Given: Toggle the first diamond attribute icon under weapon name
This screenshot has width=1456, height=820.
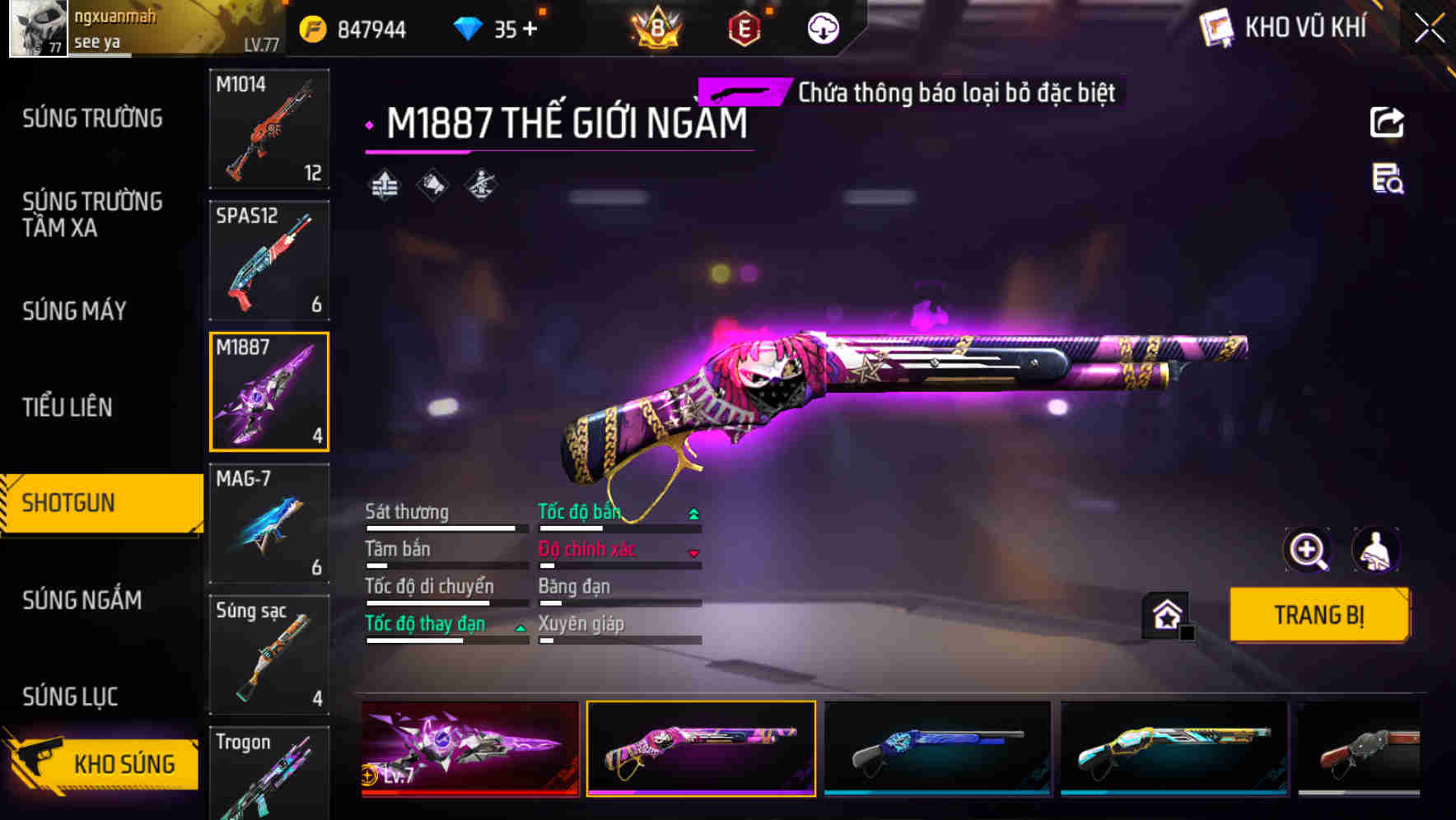Looking at the screenshot, I should (x=384, y=185).
